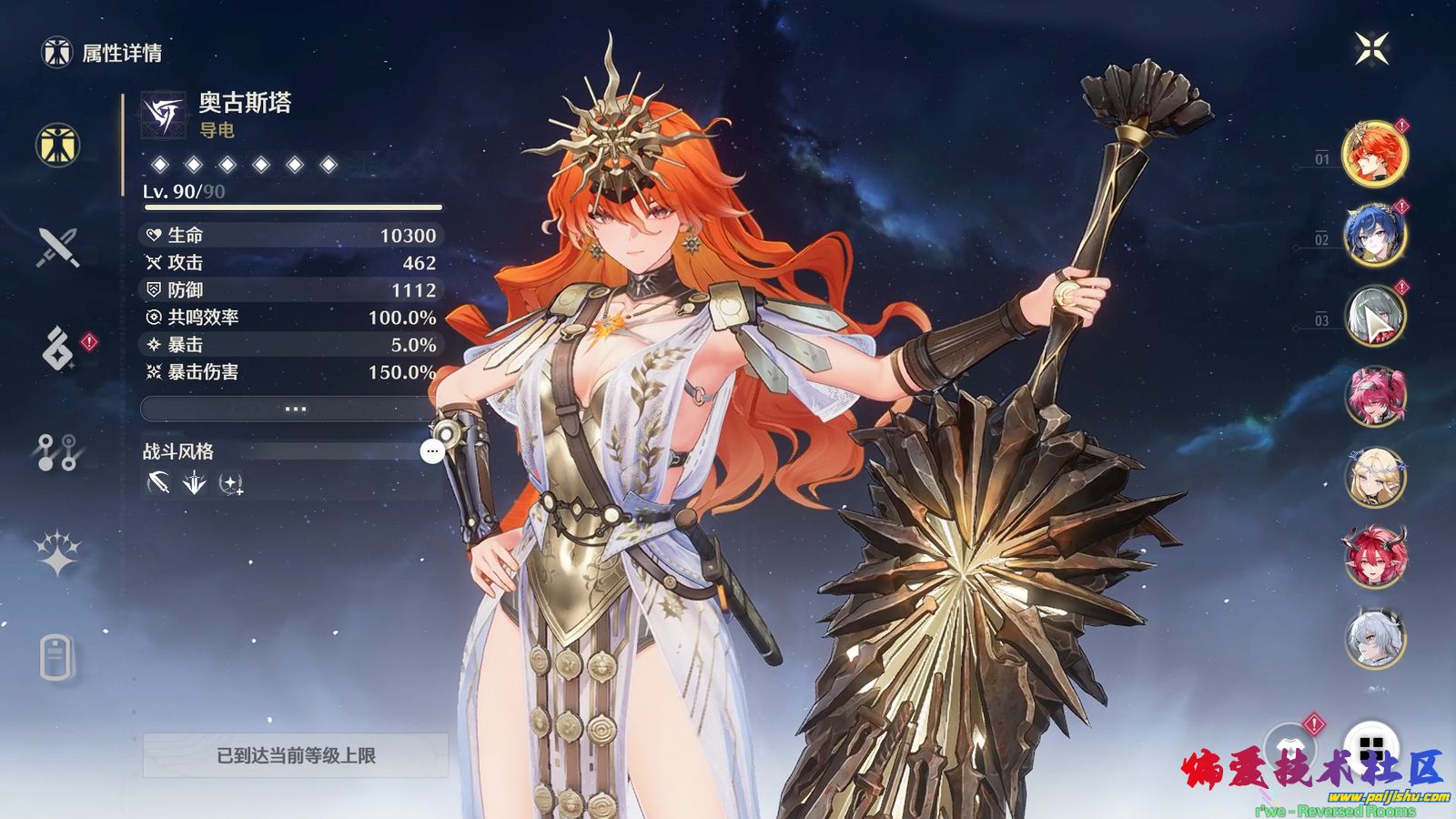Expand the full stat list with the wide ellipsis bar

click(293, 409)
